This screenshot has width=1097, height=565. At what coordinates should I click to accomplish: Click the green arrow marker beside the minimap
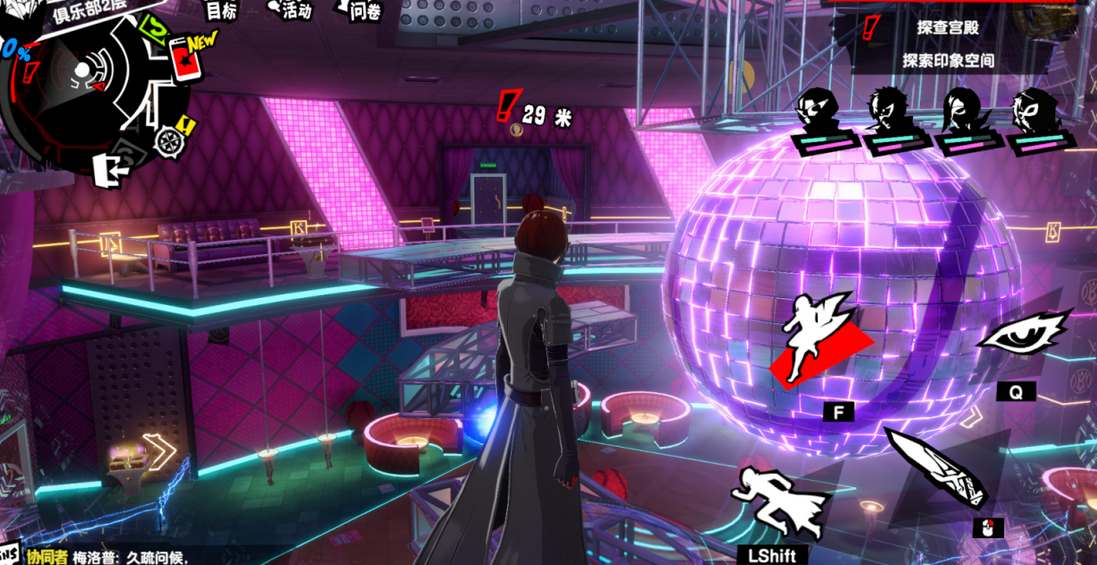(x=154, y=28)
